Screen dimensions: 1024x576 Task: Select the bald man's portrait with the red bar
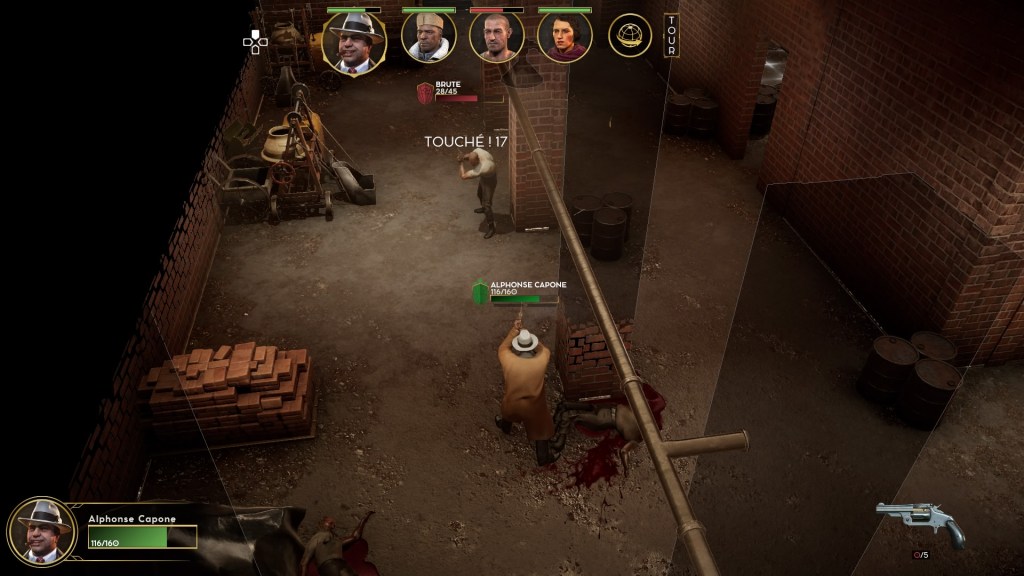click(497, 38)
